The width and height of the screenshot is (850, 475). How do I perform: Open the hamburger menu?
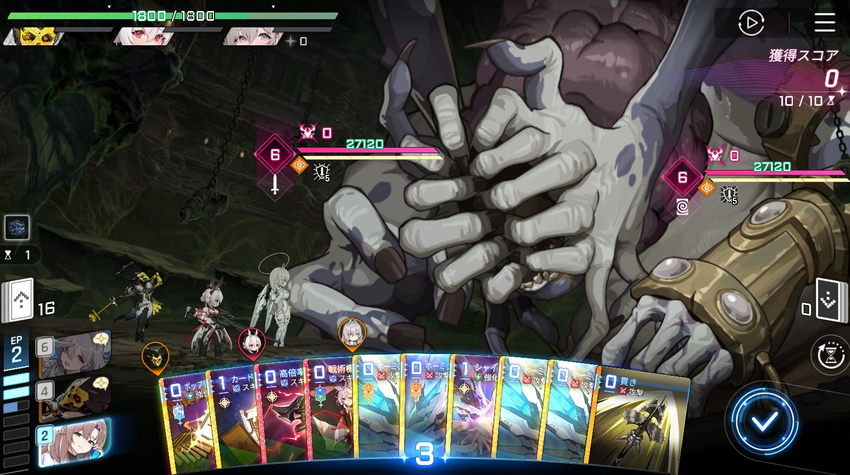(824, 22)
